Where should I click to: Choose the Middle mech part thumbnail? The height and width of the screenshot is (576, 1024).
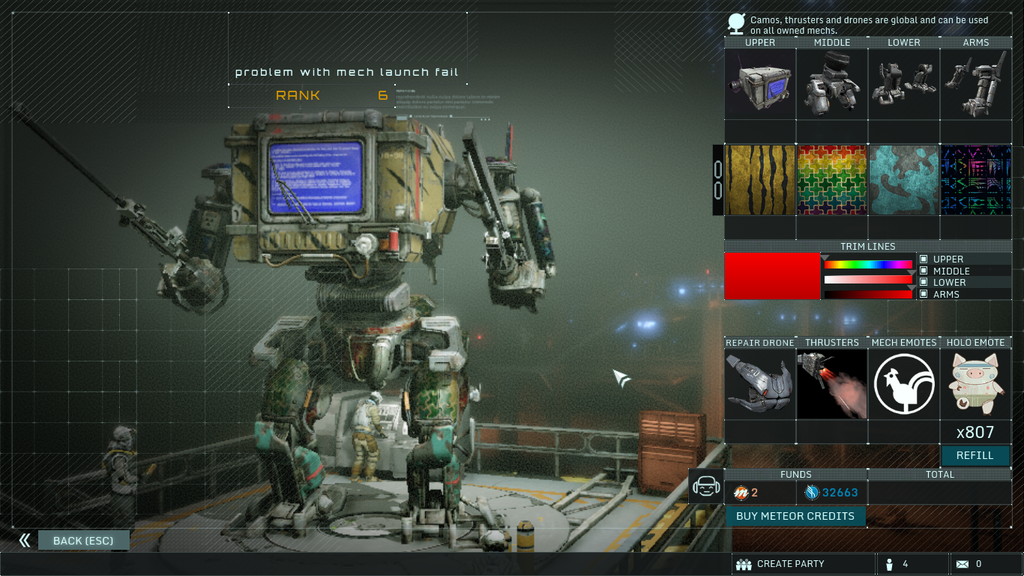(x=832, y=84)
